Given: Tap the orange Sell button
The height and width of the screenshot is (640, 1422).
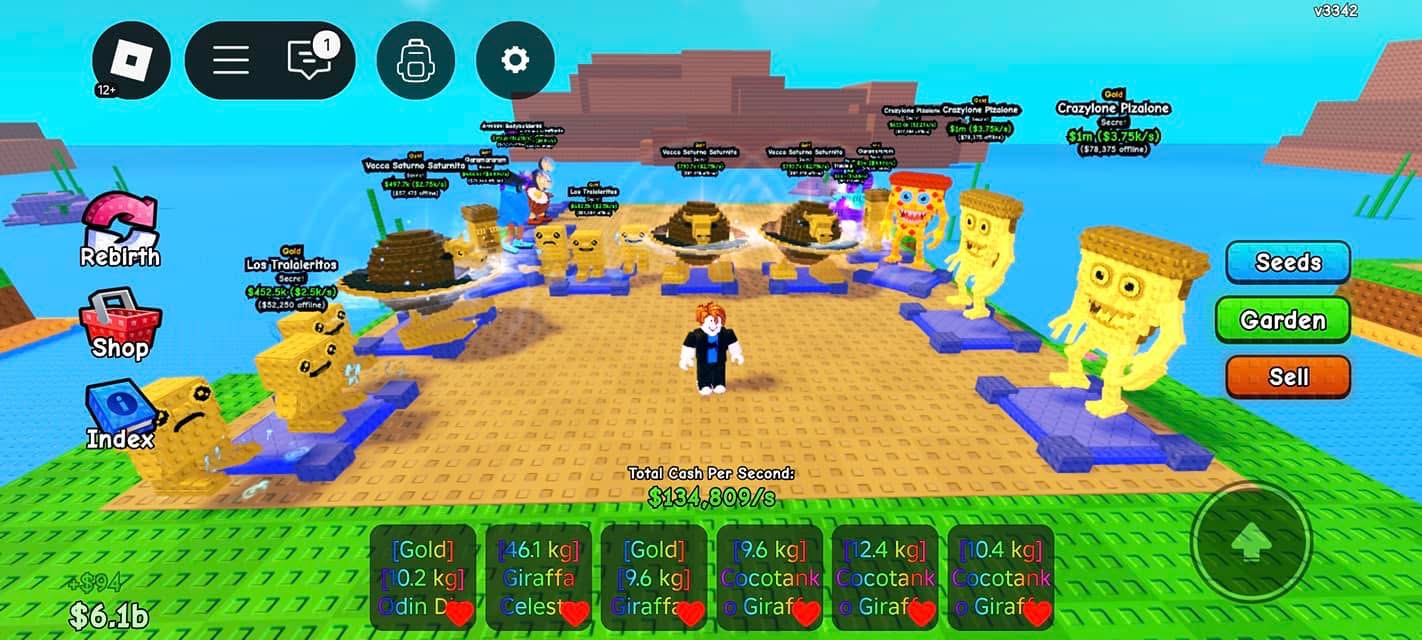Looking at the screenshot, I should pos(1288,377).
